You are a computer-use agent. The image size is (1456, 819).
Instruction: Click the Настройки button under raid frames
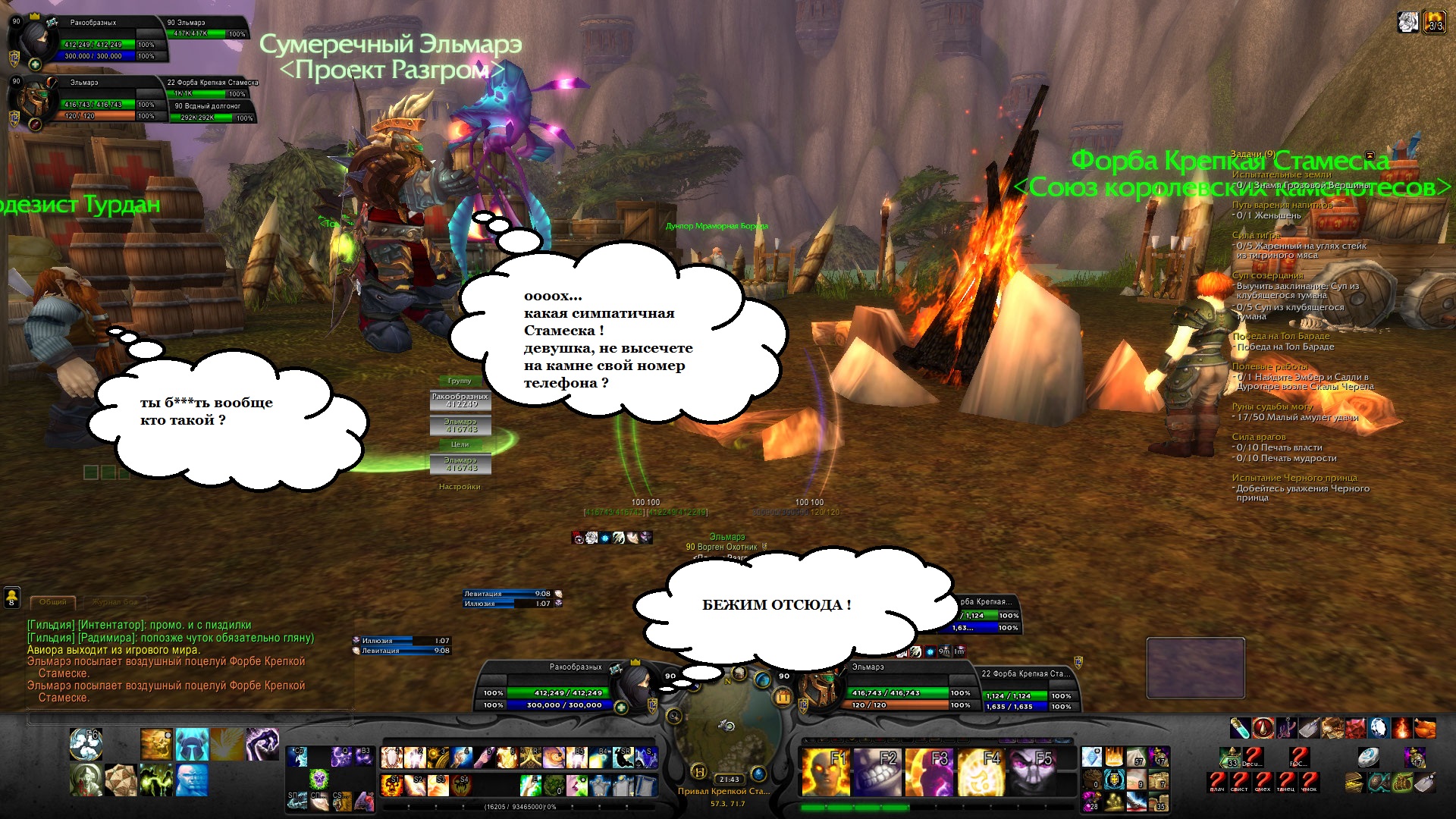460,487
